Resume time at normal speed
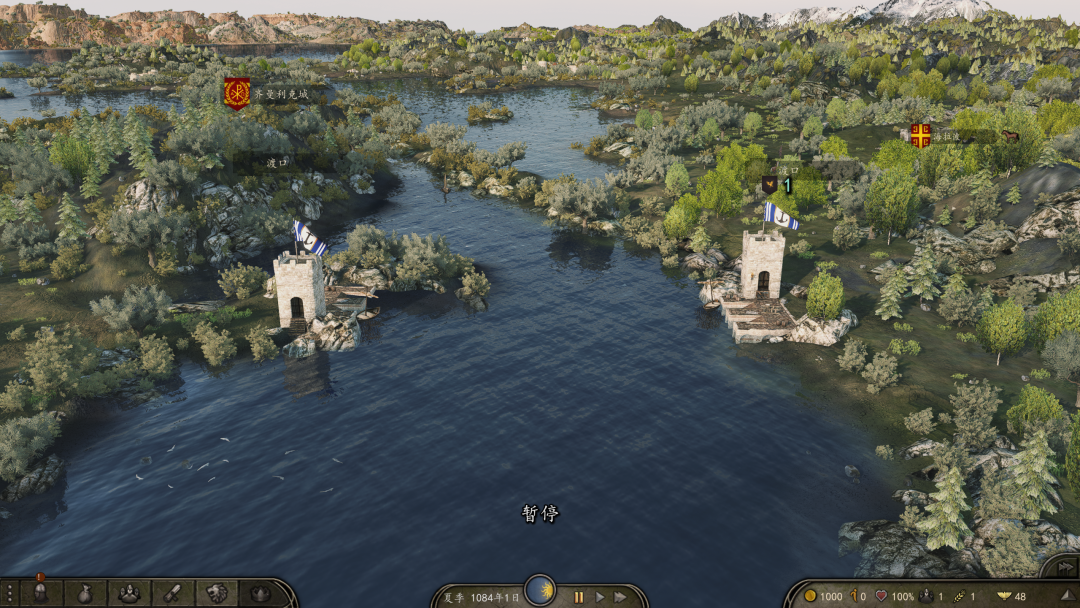 (x=600, y=597)
